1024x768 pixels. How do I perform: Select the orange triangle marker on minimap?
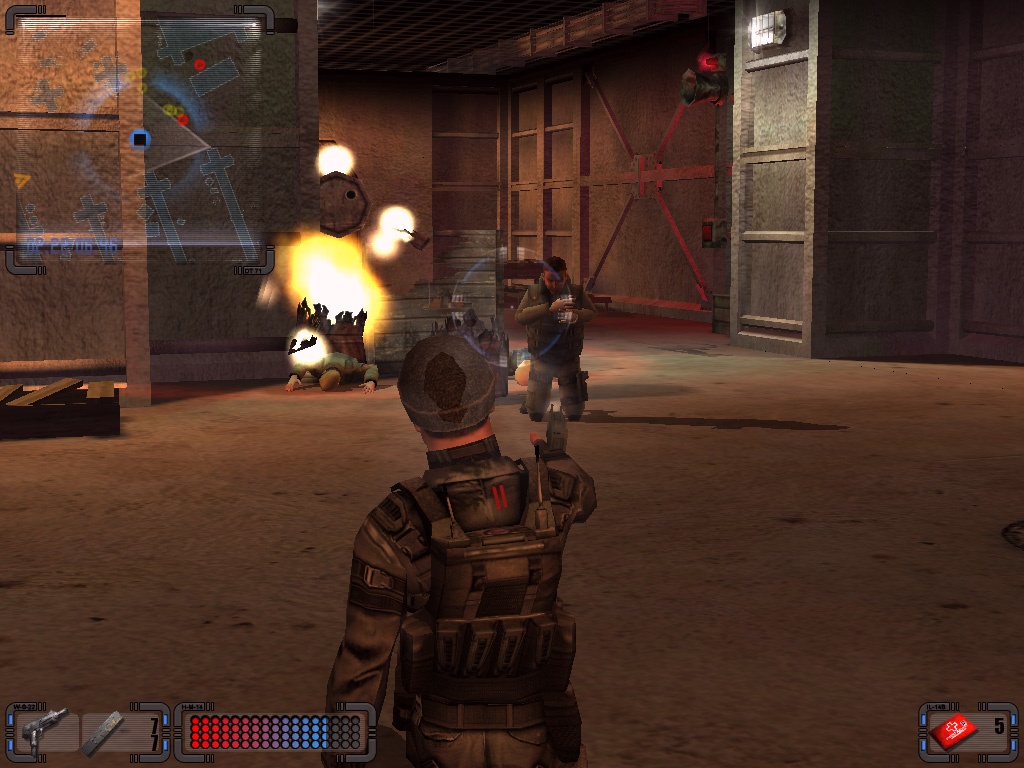[21, 180]
